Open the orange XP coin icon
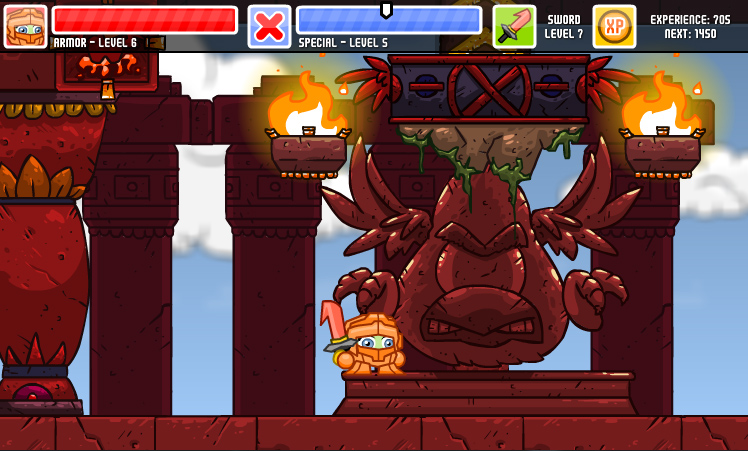 [x=614, y=26]
